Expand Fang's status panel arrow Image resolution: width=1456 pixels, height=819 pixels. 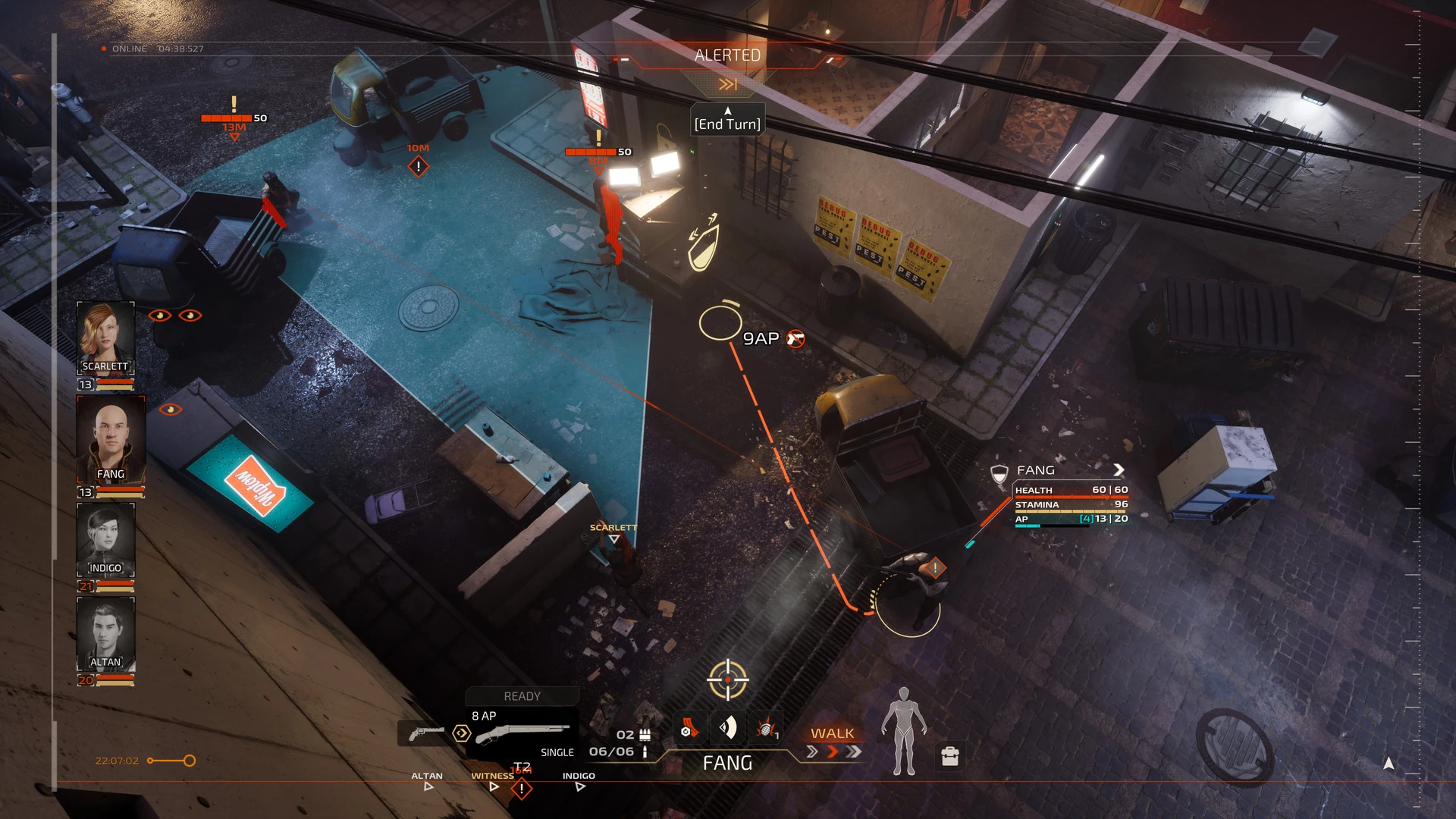[x=1119, y=470]
